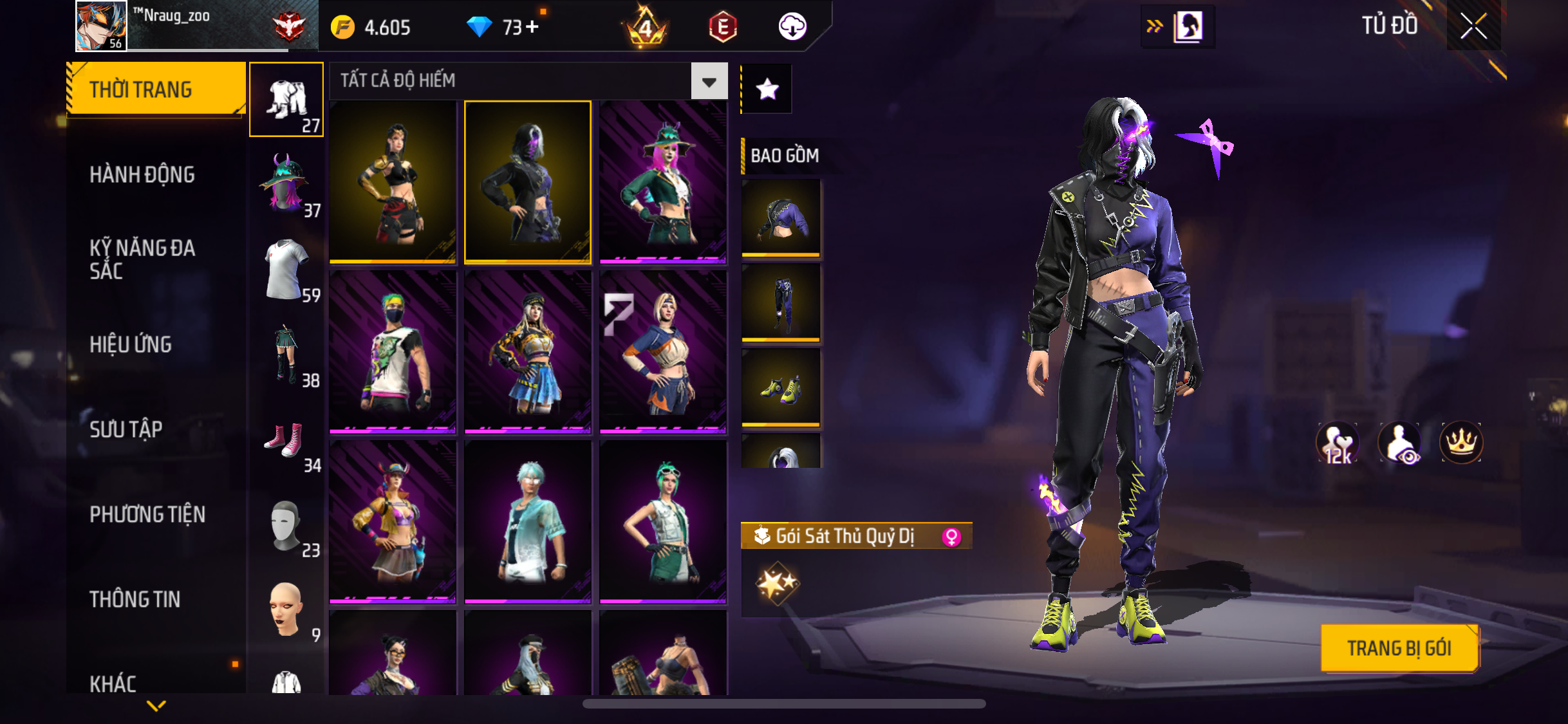Open the cloud download icon

coord(792,27)
